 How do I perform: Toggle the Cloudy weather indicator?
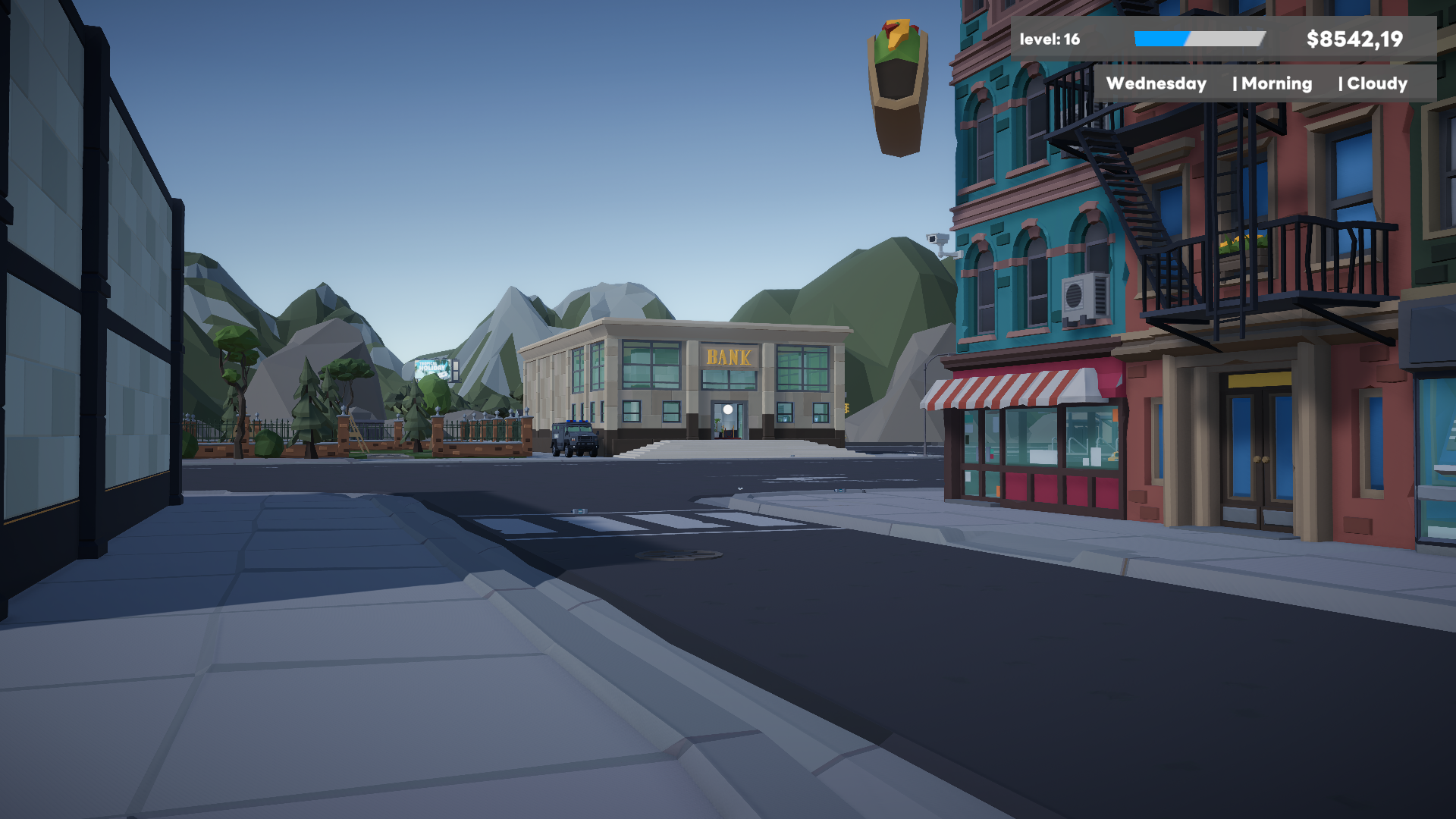pos(1378,83)
